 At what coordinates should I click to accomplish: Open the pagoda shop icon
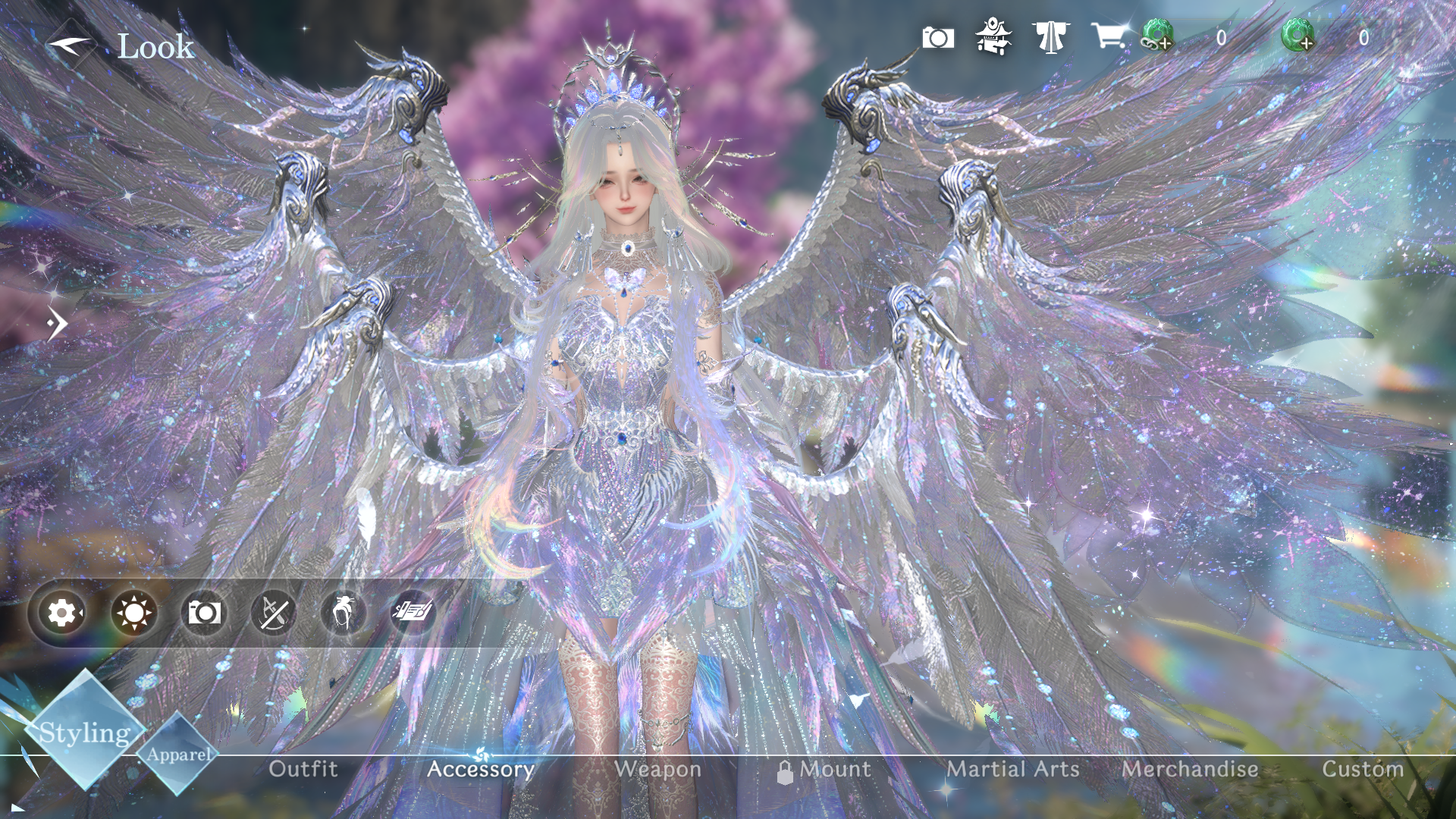click(993, 37)
